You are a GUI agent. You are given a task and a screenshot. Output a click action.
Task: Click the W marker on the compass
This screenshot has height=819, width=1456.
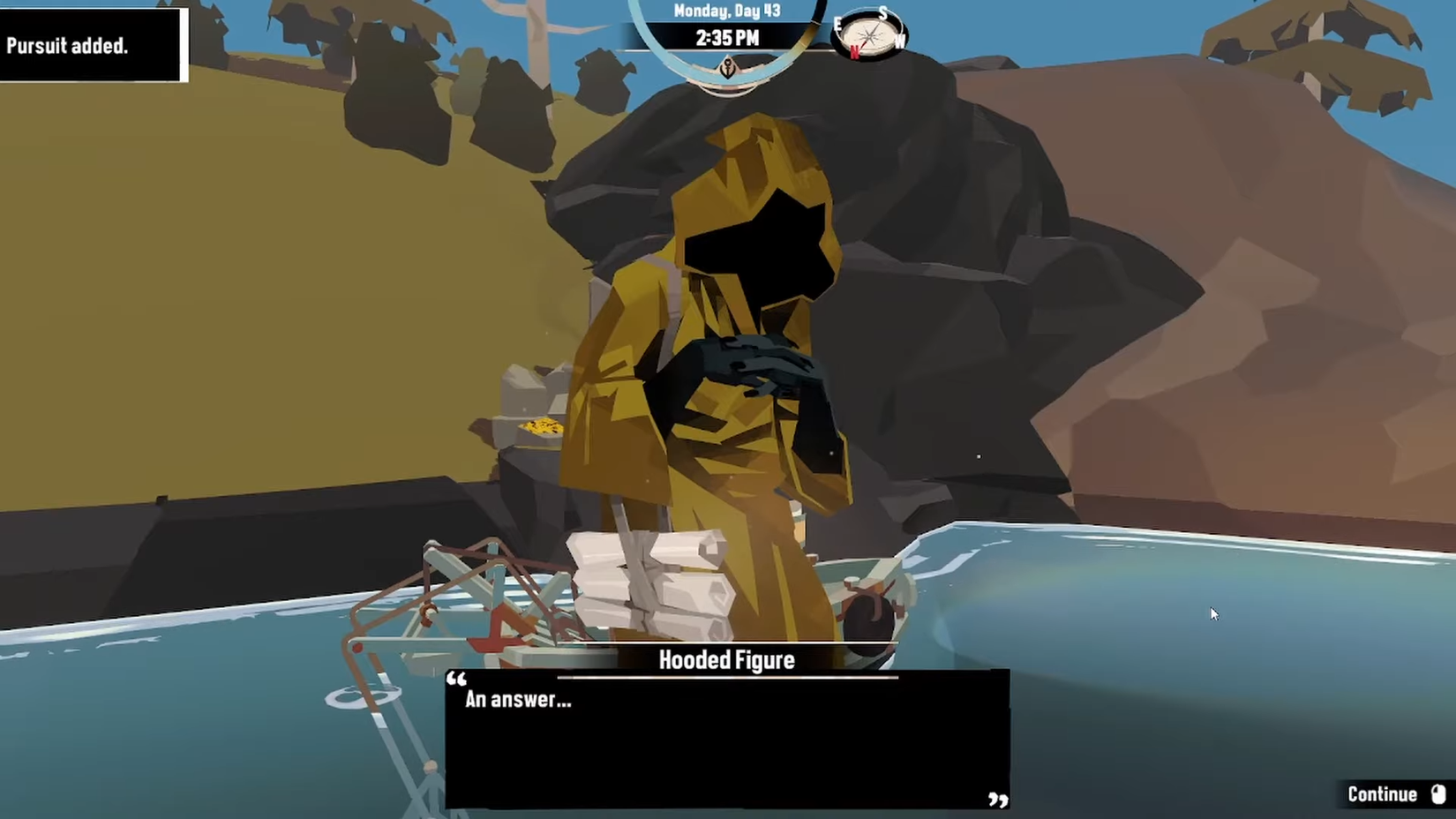[x=899, y=41]
